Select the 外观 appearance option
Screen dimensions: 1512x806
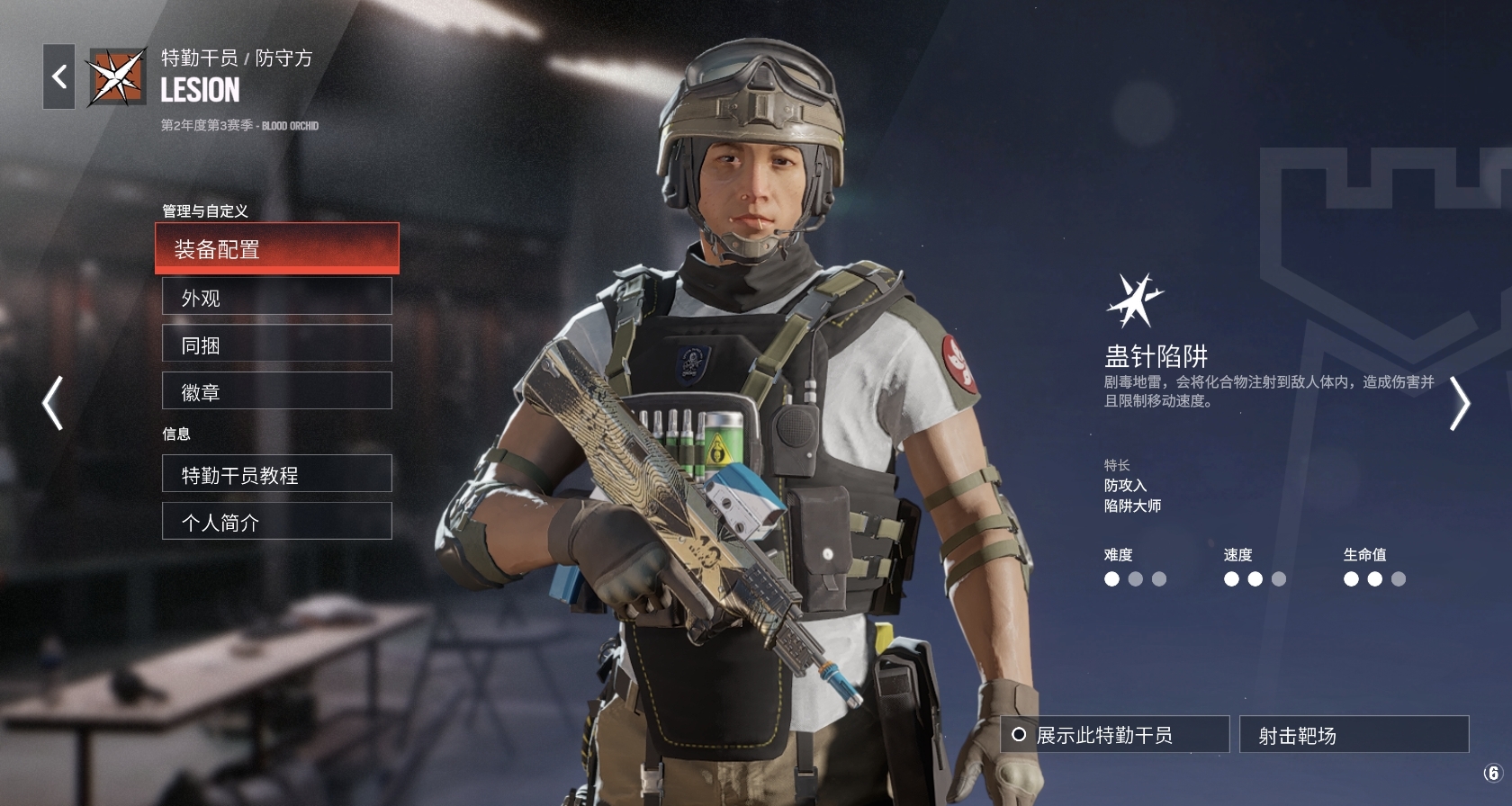pyautogui.click(x=276, y=297)
